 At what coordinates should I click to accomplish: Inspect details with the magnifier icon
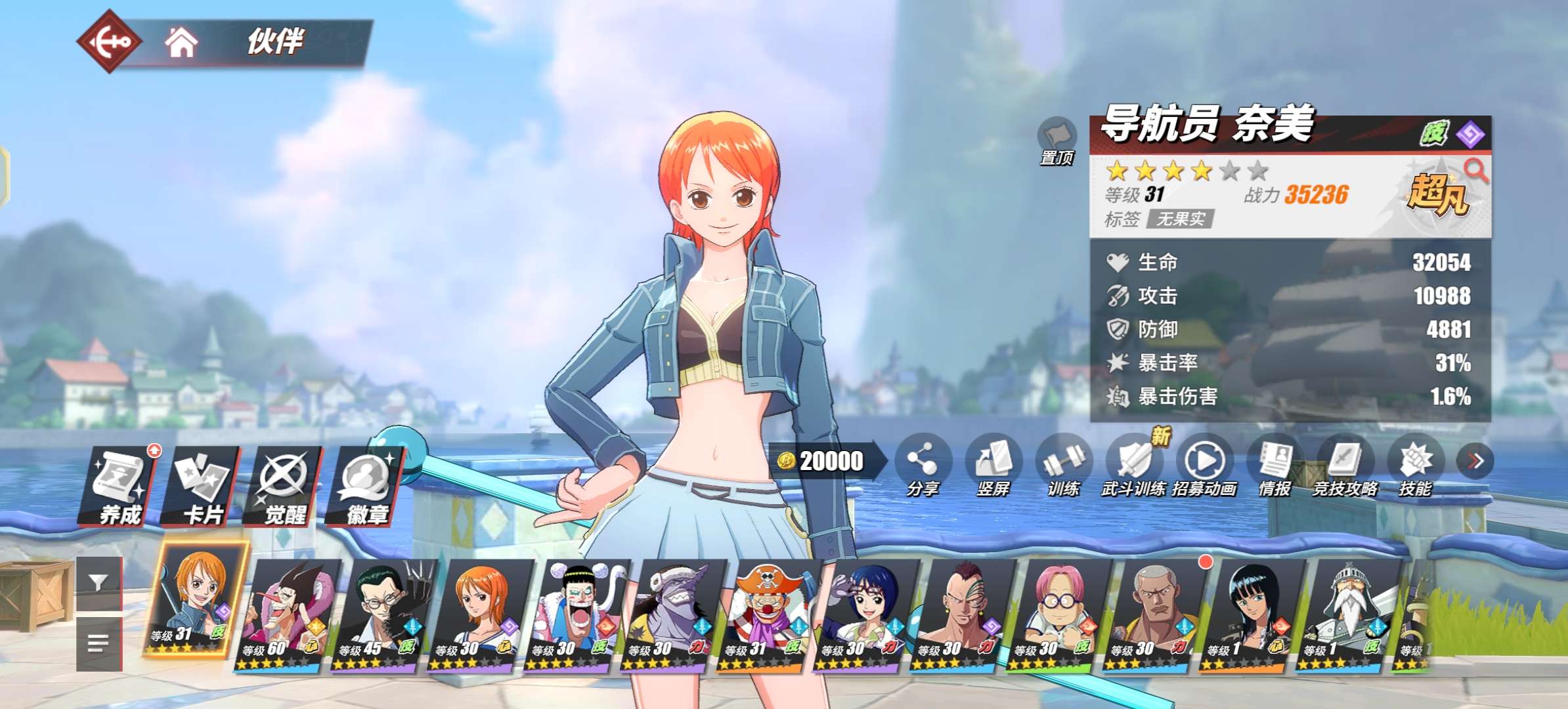[1475, 170]
